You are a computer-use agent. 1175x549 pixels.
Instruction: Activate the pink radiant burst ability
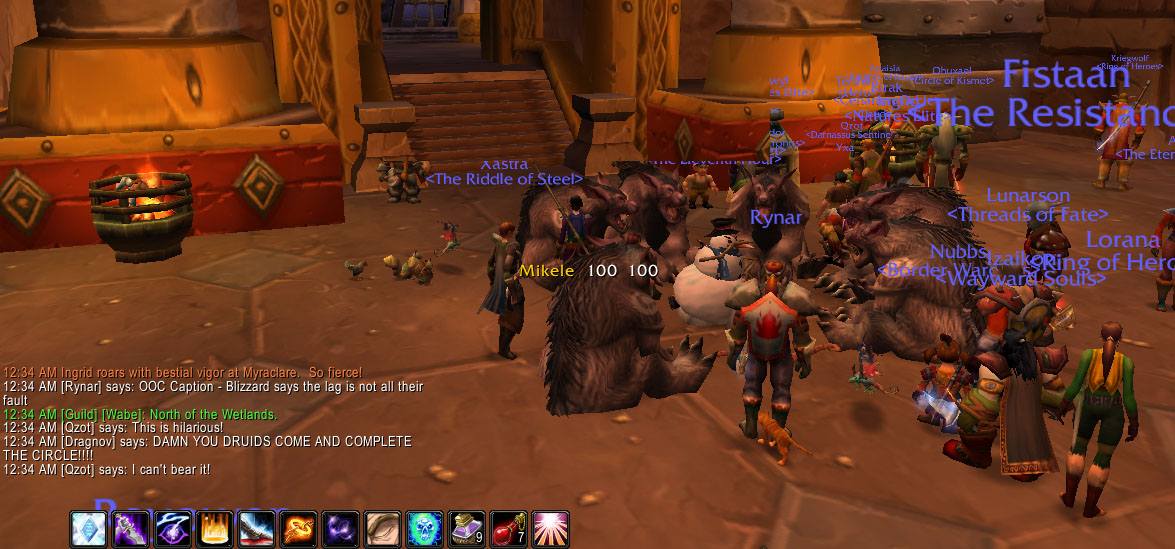point(550,528)
